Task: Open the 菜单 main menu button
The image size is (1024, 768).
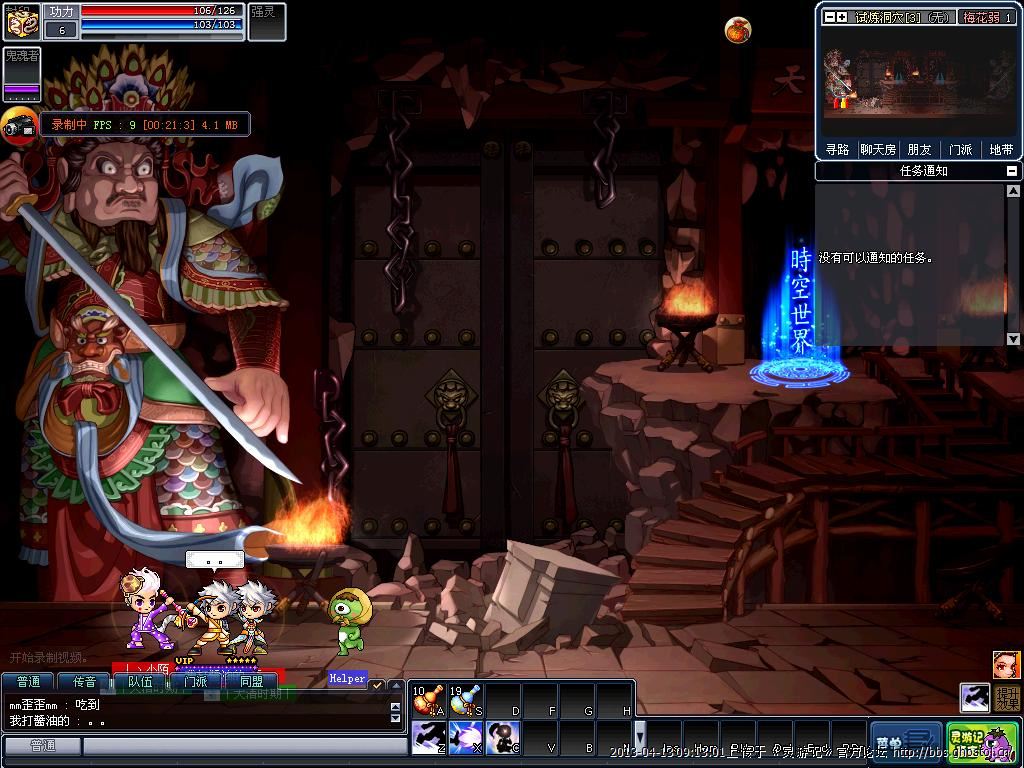Action: tap(905, 741)
